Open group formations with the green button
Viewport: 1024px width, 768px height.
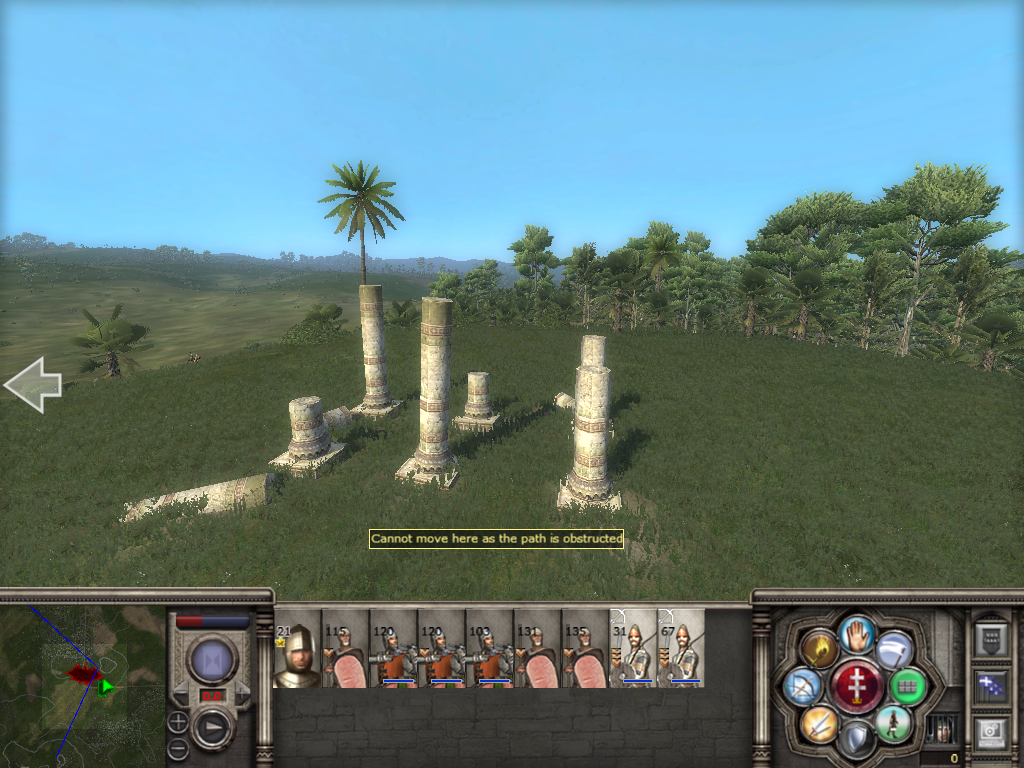[907, 686]
